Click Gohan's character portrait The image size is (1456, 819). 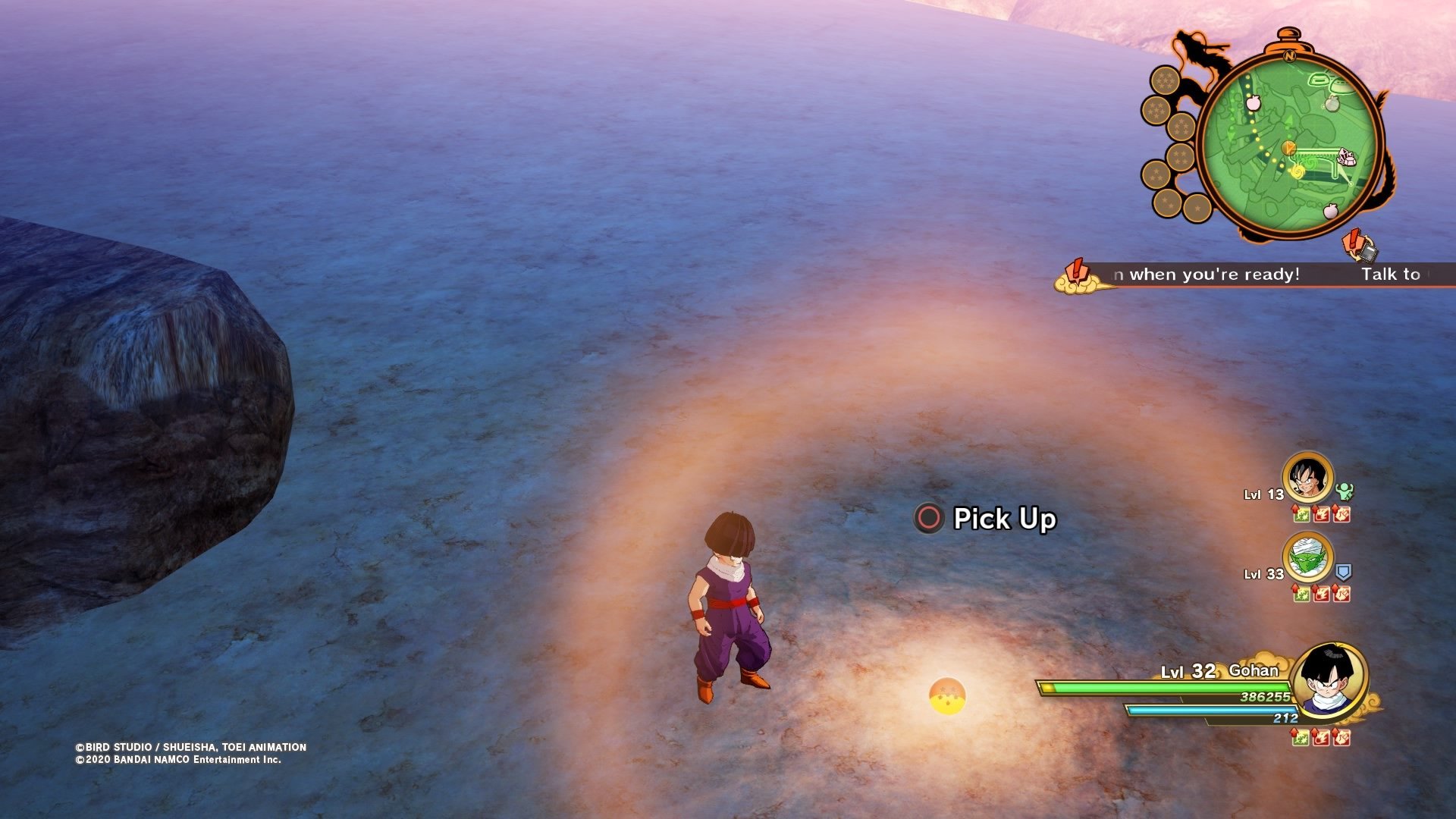1329,679
